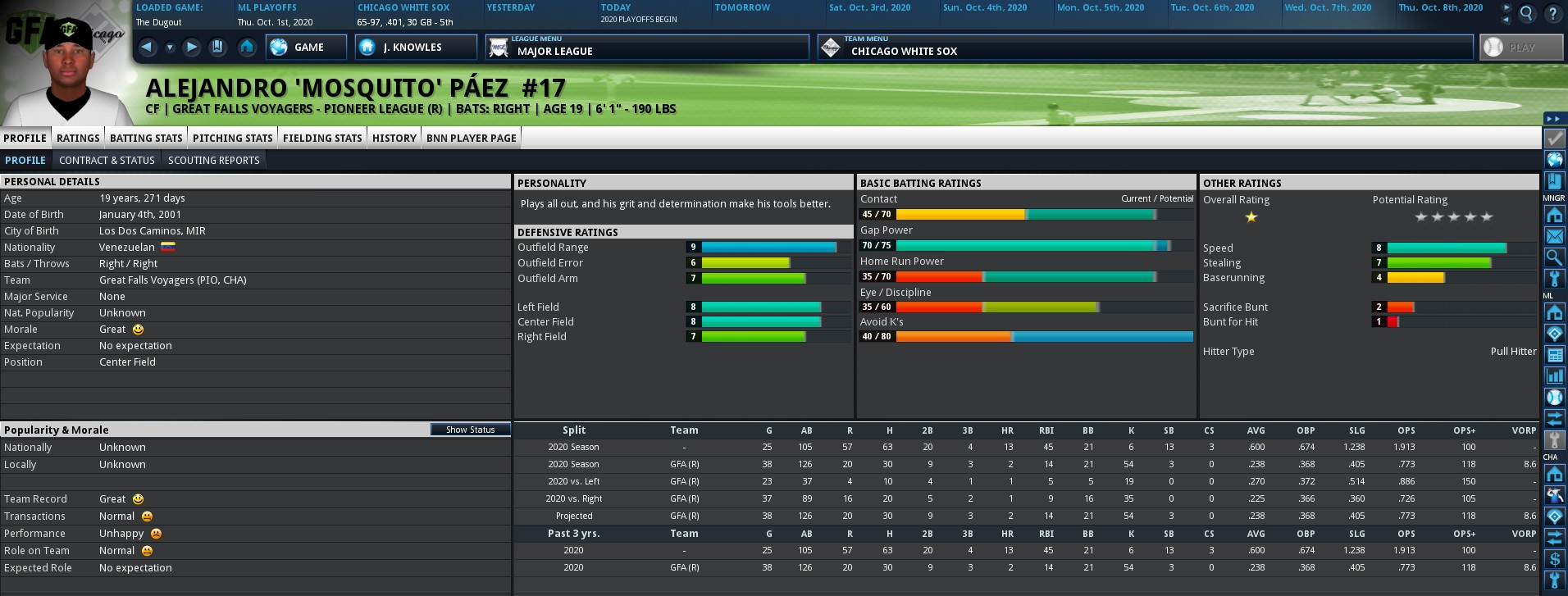
Task: Open the History tab
Action: pos(394,138)
